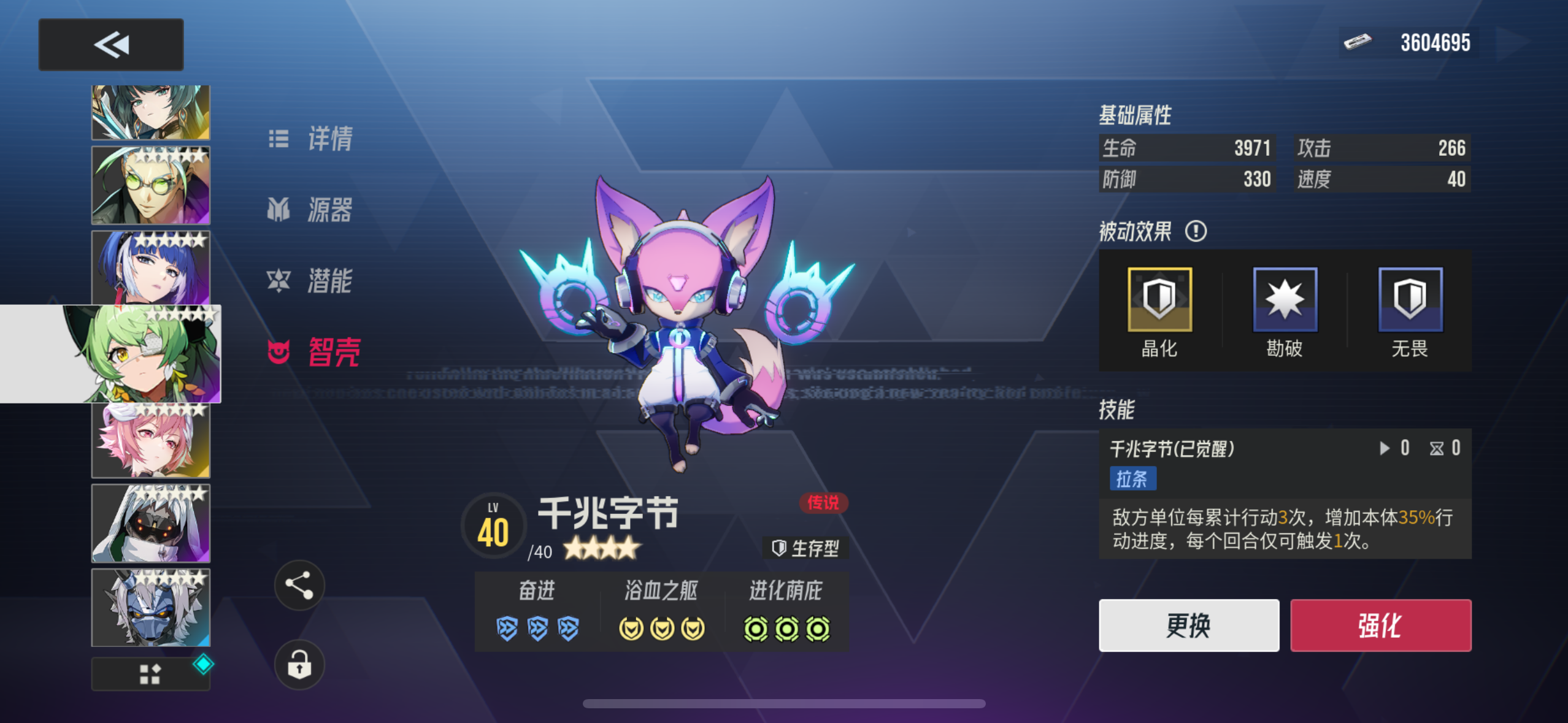Select the 无畏 passive effect icon
1568x723 pixels.
coord(1409,300)
